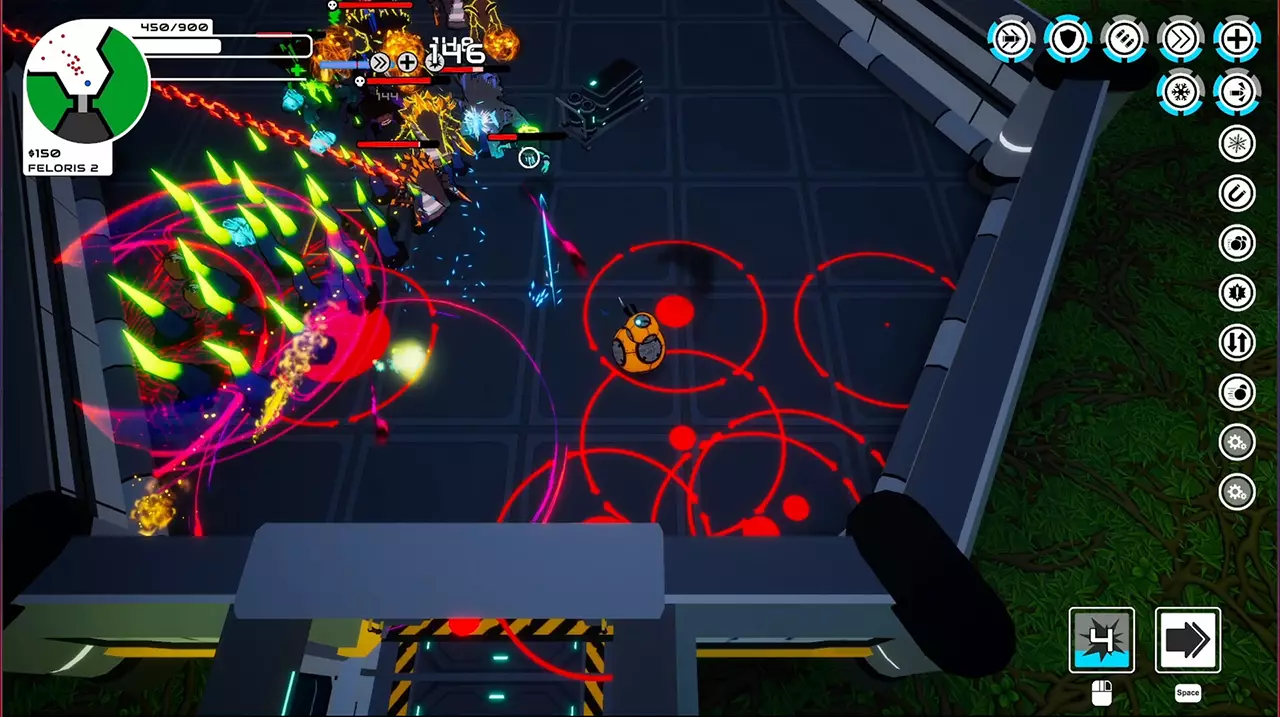Select the double chevron speed icon
Image resolution: width=1280 pixels, height=717 pixels.
click(1180, 39)
